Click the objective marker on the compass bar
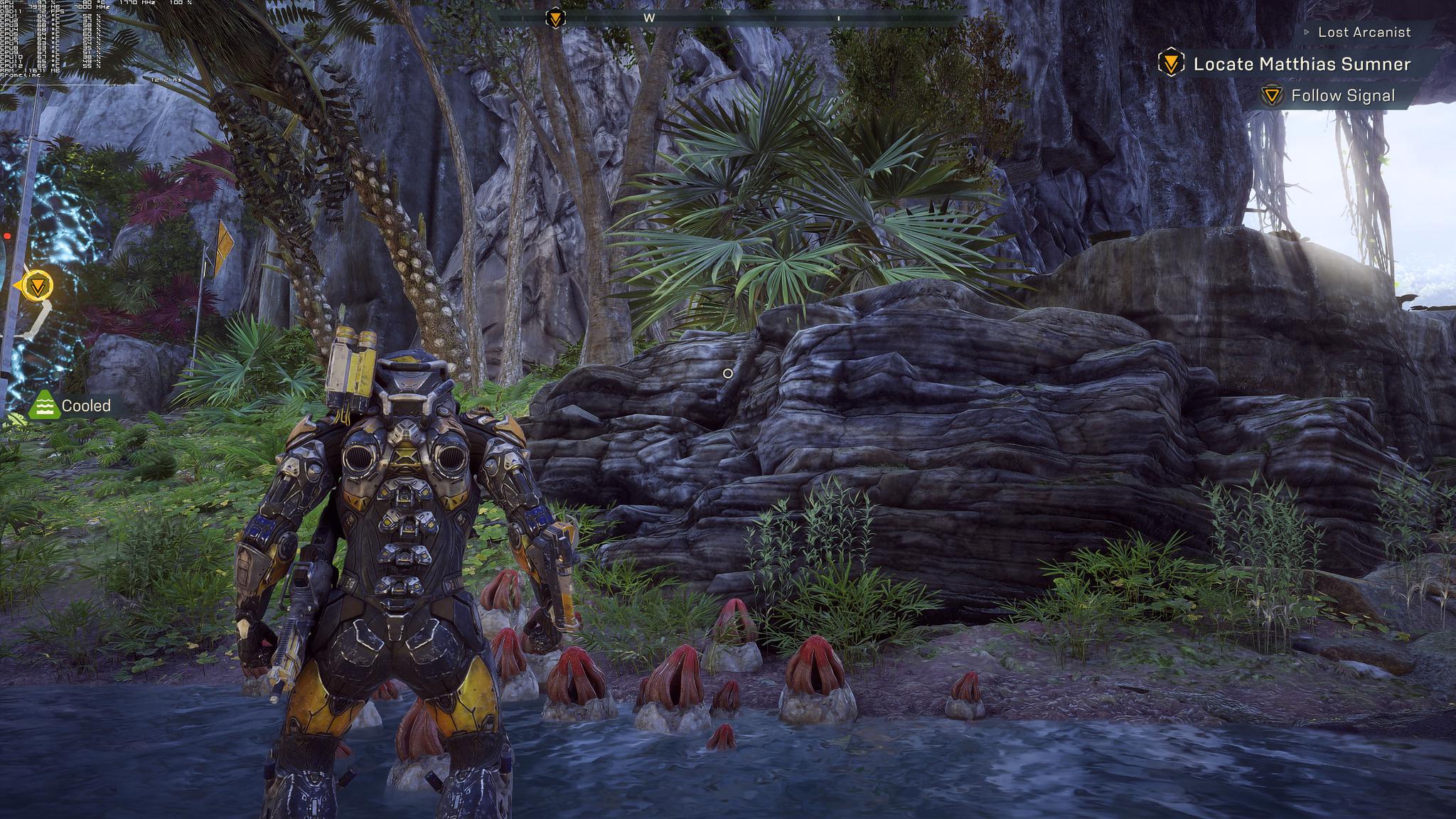 tap(555, 18)
